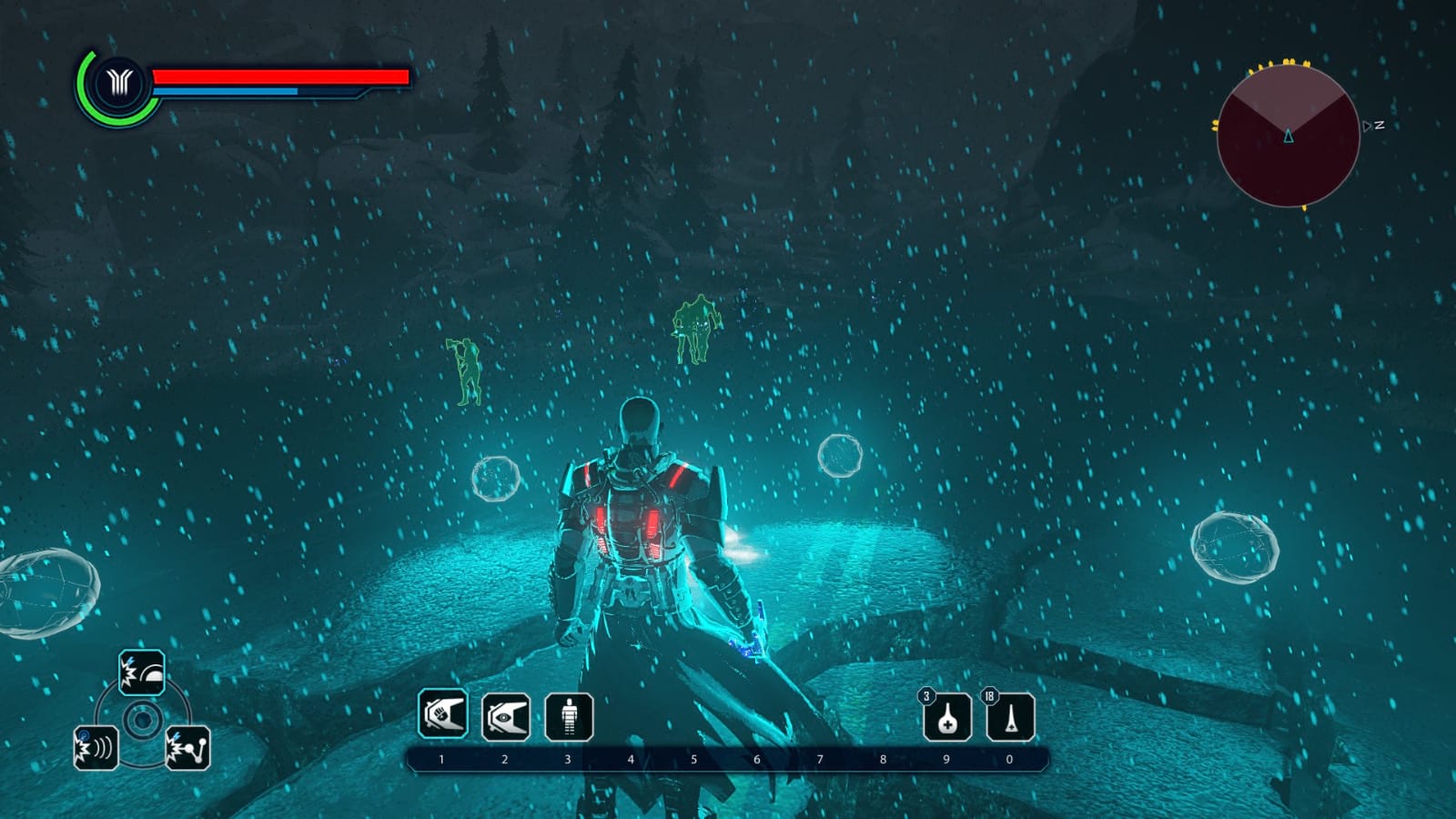Use the injector item showing 18 charges
The width and height of the screenshot is (1456, 819).
[x=1013, y=718]
